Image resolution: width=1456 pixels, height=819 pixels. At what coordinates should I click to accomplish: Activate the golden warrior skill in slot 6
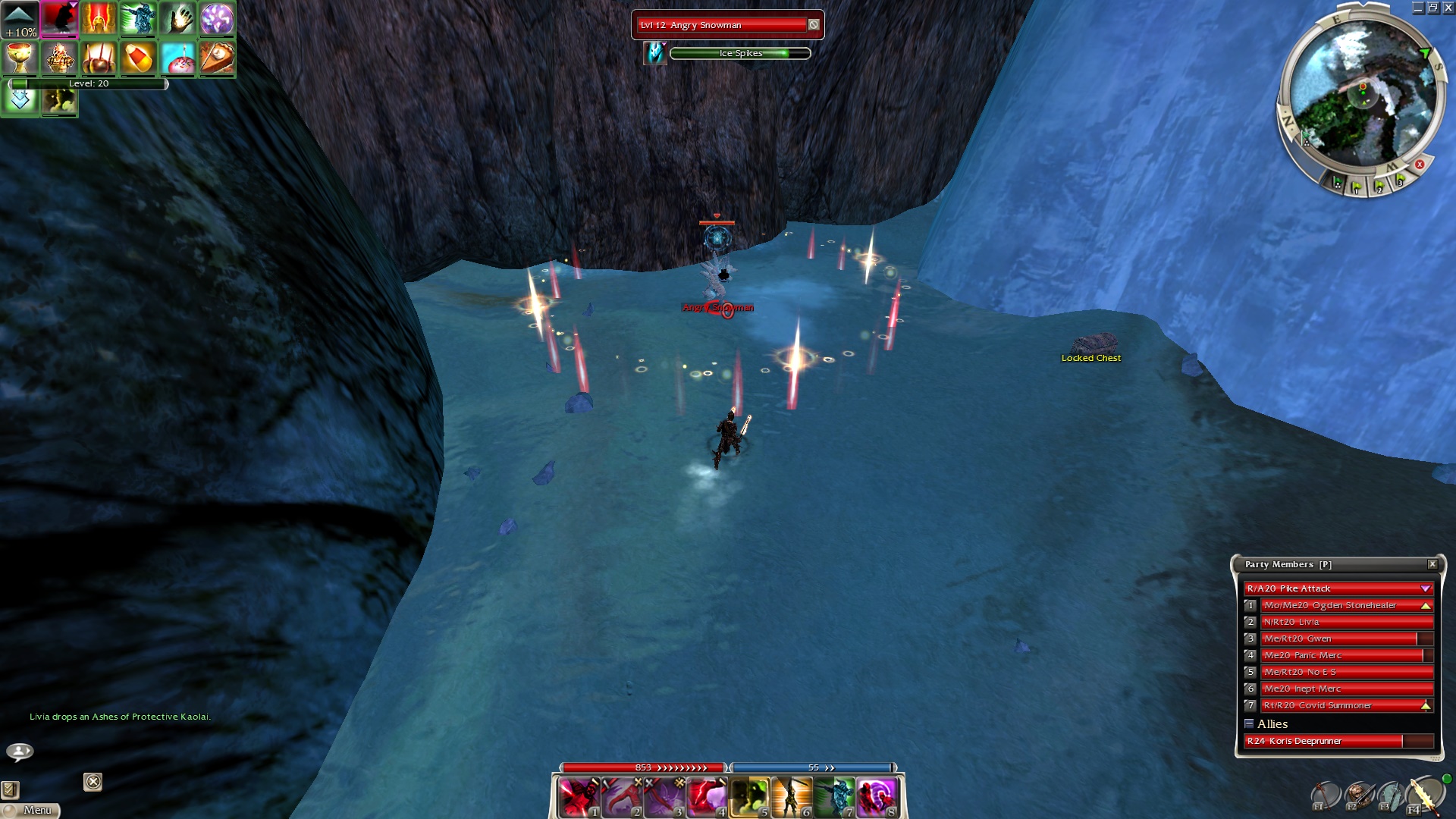(x=791, y=798)
